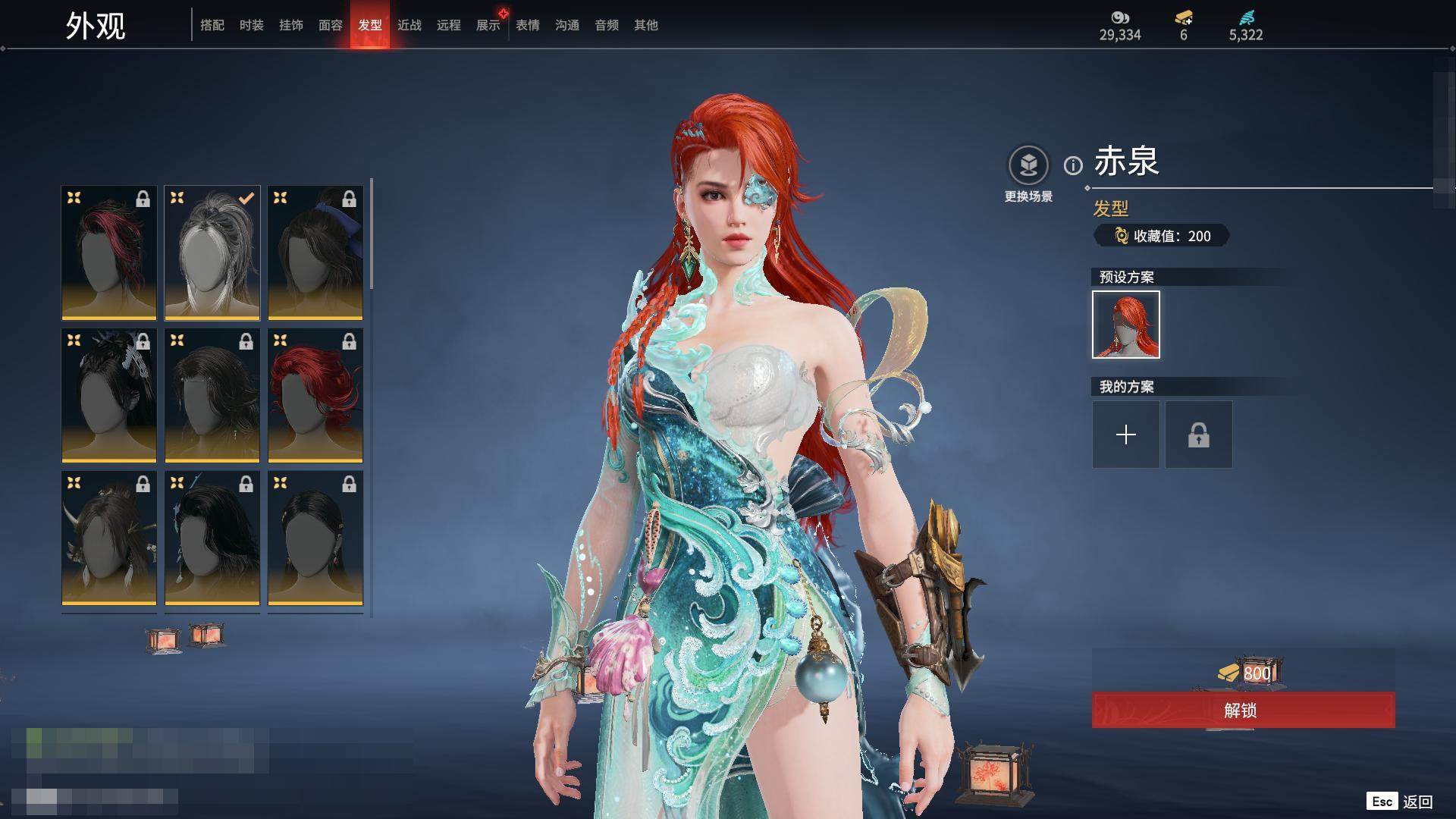The width and height of the screenshot is (1456, 819).
Task: Select the 音频 tab
Action: pos(606,25)
